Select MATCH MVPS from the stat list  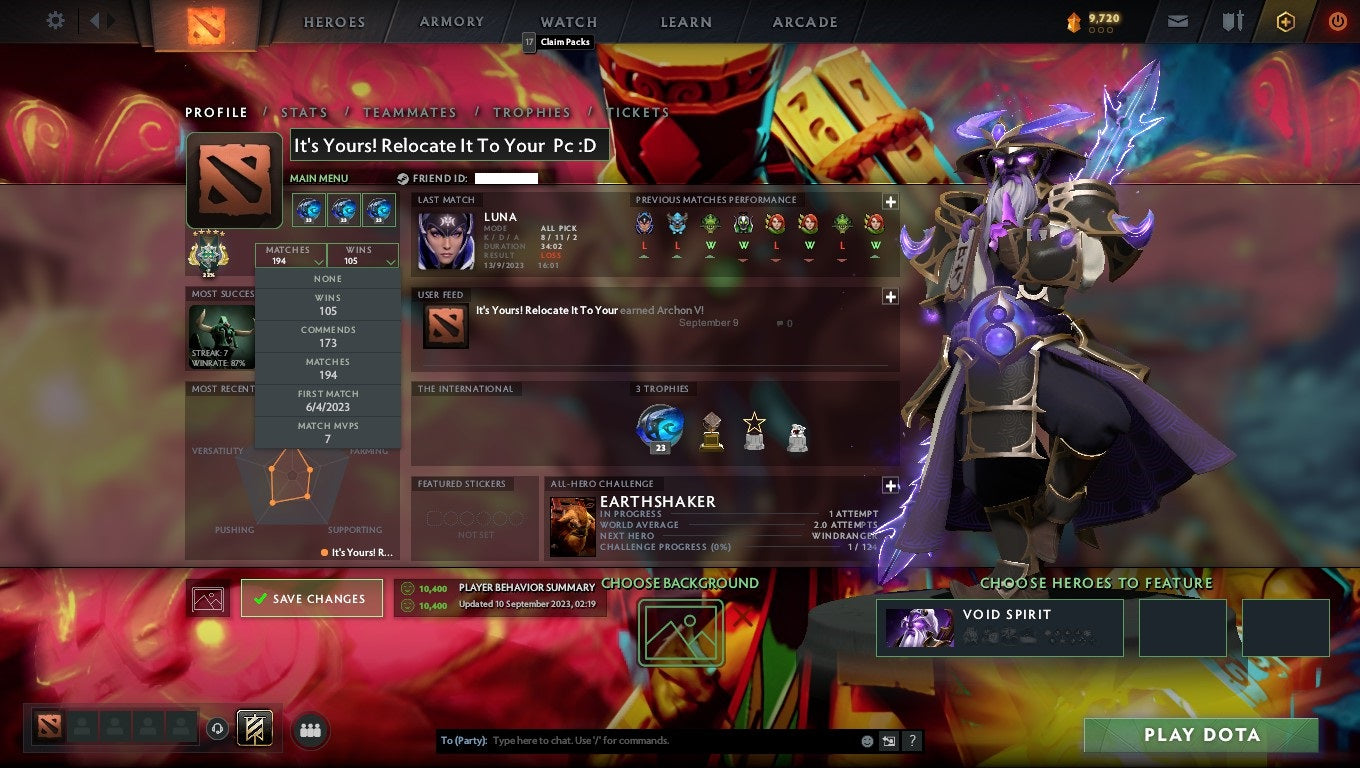[327, 430]
